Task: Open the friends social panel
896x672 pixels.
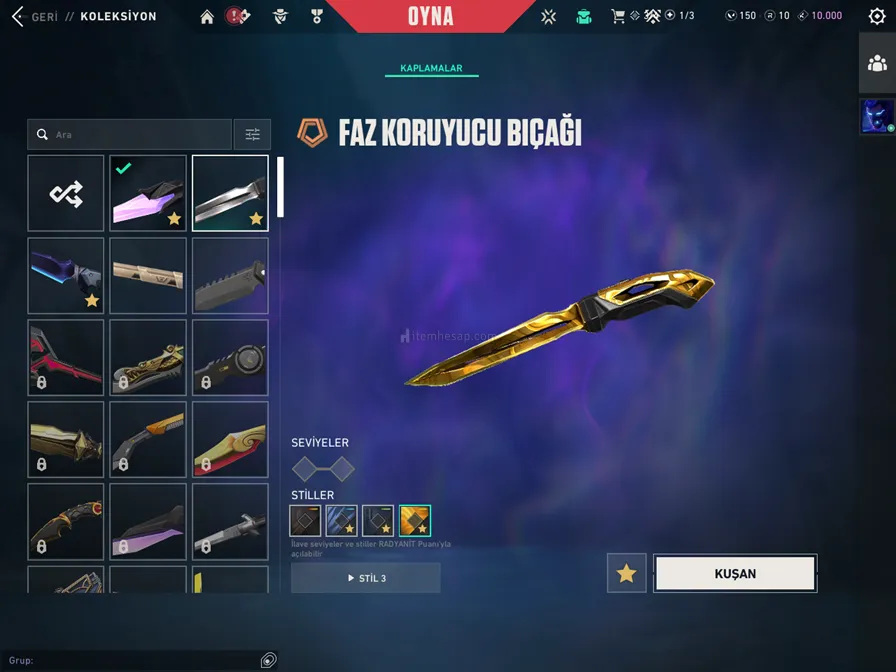Action: point(877,63)
